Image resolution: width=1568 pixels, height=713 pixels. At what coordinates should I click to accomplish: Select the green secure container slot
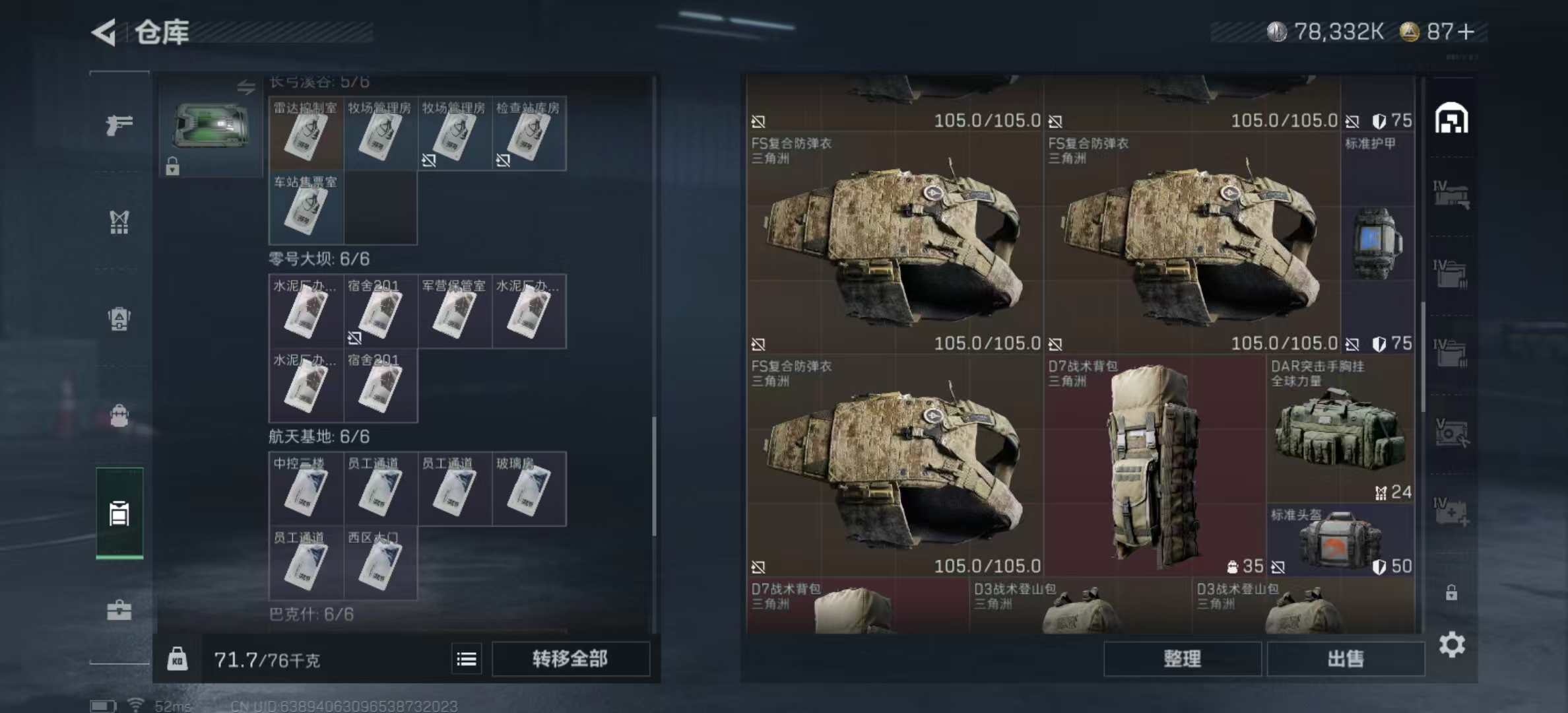211,125
